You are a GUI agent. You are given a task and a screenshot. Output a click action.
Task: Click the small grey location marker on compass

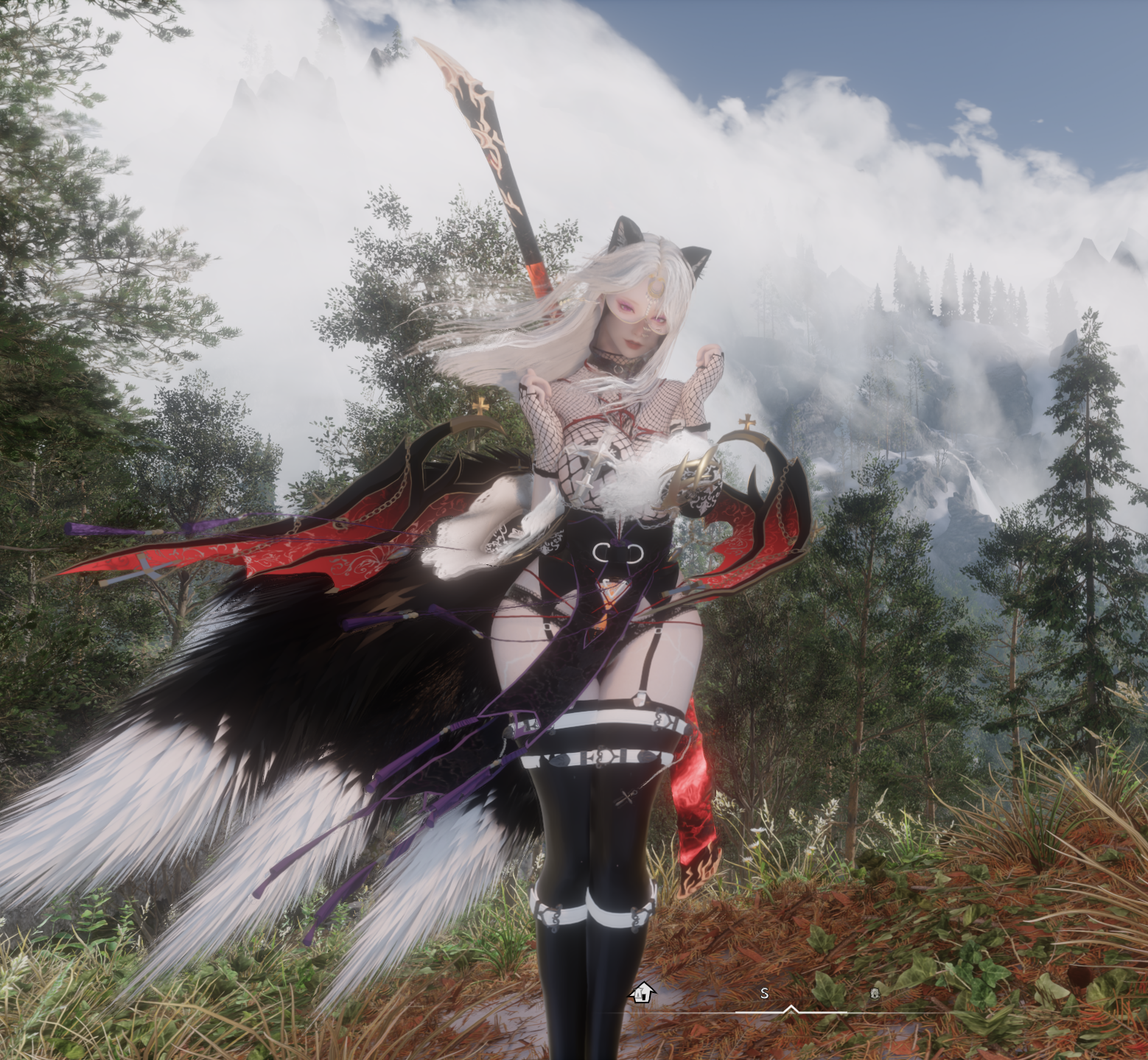(x=875, y=993)
